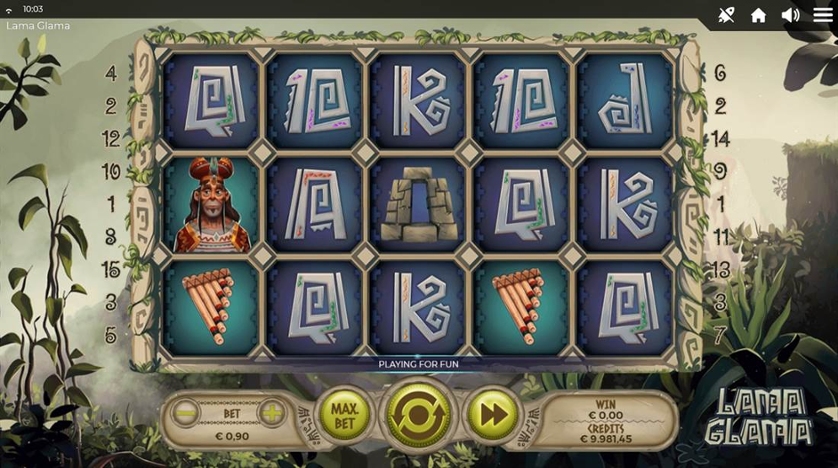Select payline number 4 on the left
Viewport: 838px width, 468px height.
coord(111,73)
